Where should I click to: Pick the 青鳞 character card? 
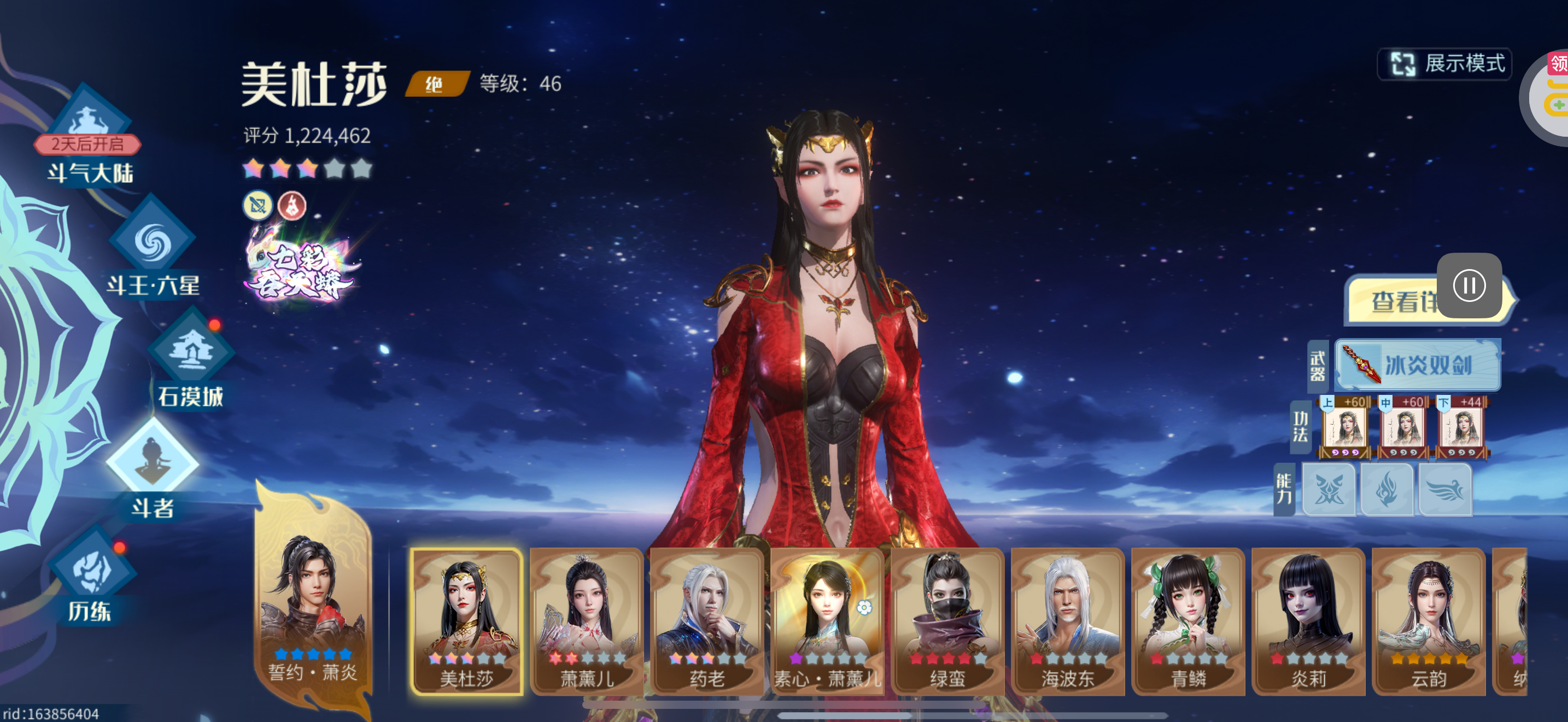tap(1187, 621)
